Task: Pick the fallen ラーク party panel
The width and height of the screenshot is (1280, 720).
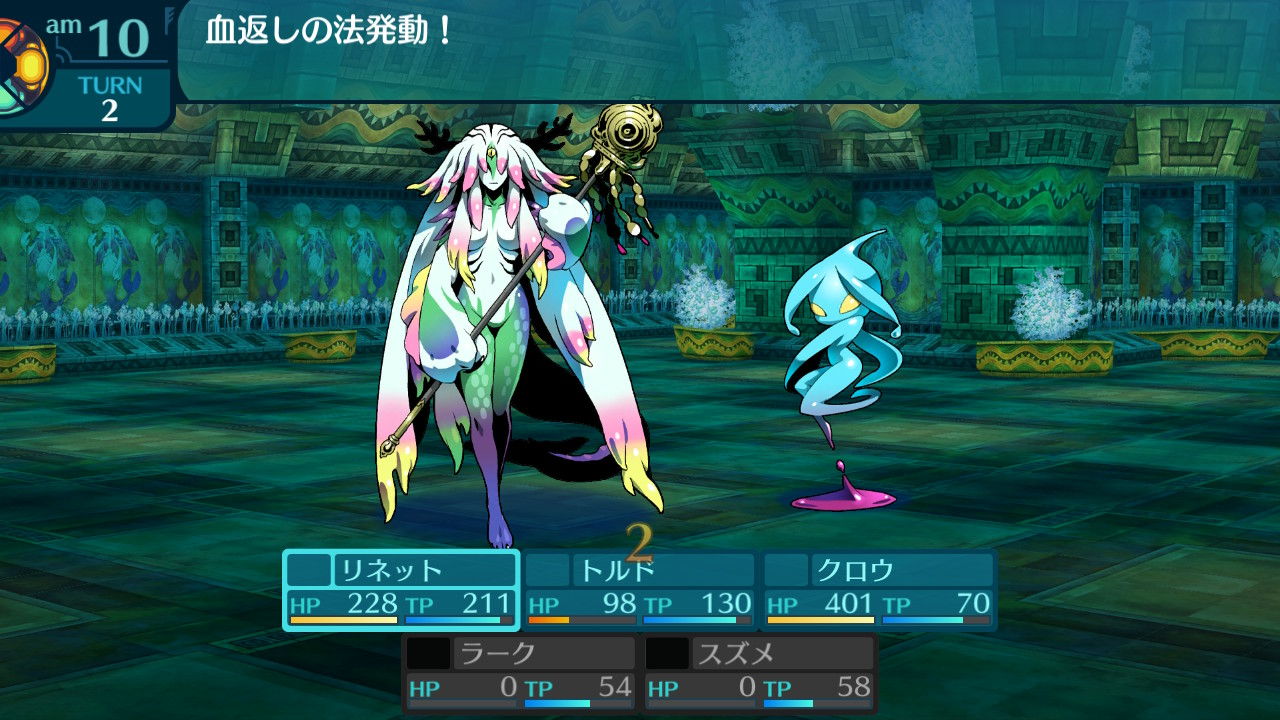Action: click(521, 673)
